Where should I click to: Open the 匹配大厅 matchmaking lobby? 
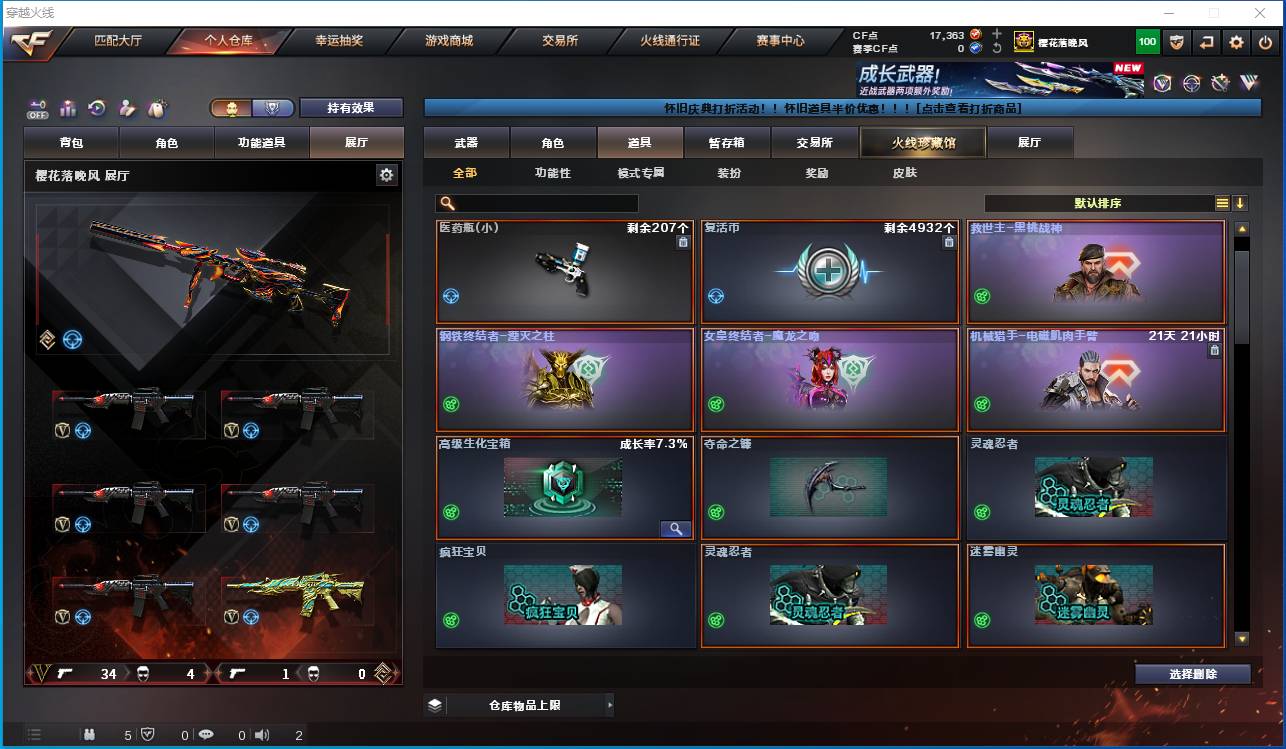click(x=118, y=41)
